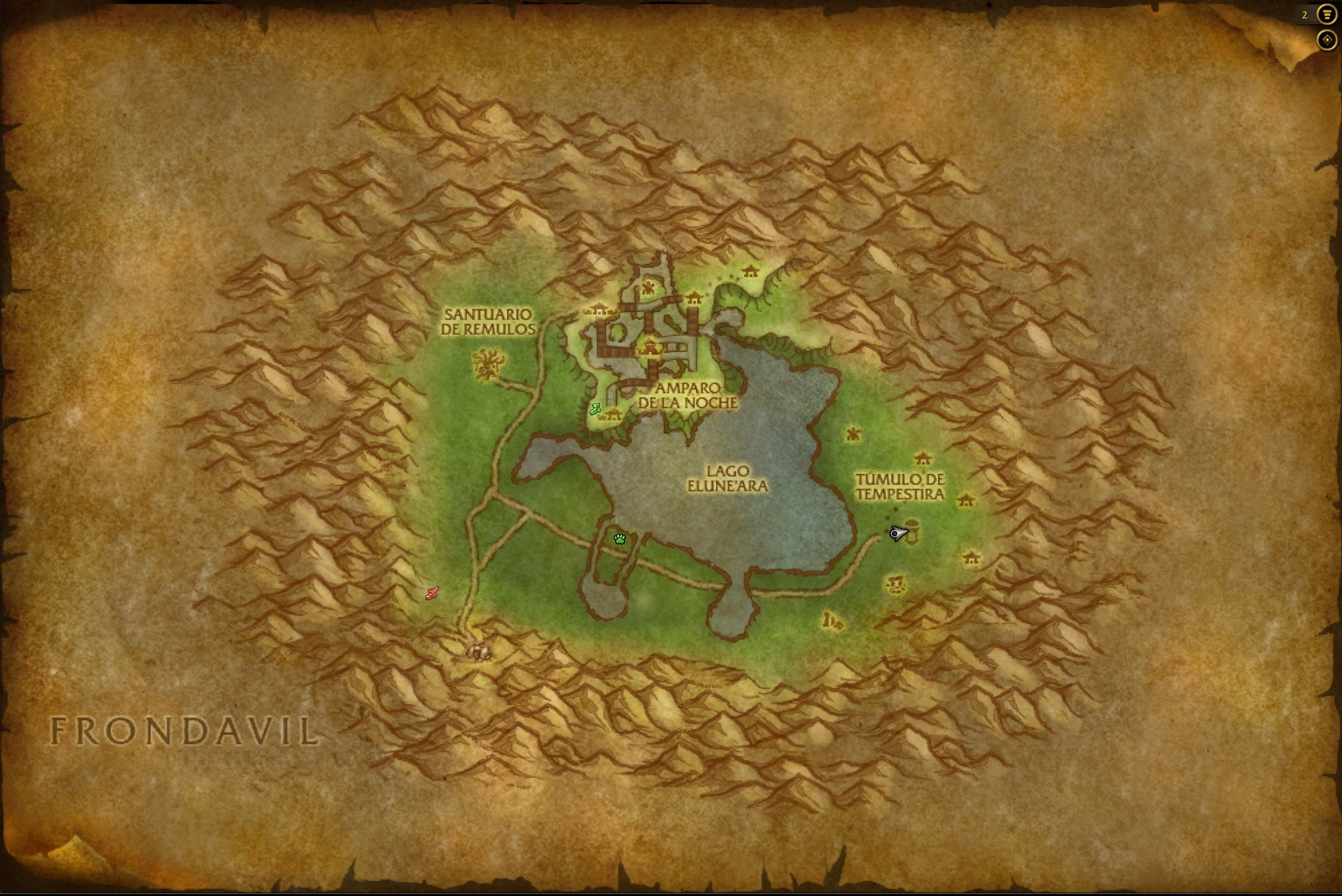Click the green boot flight master marker
Screen dimensions: 1342x896
595,409
